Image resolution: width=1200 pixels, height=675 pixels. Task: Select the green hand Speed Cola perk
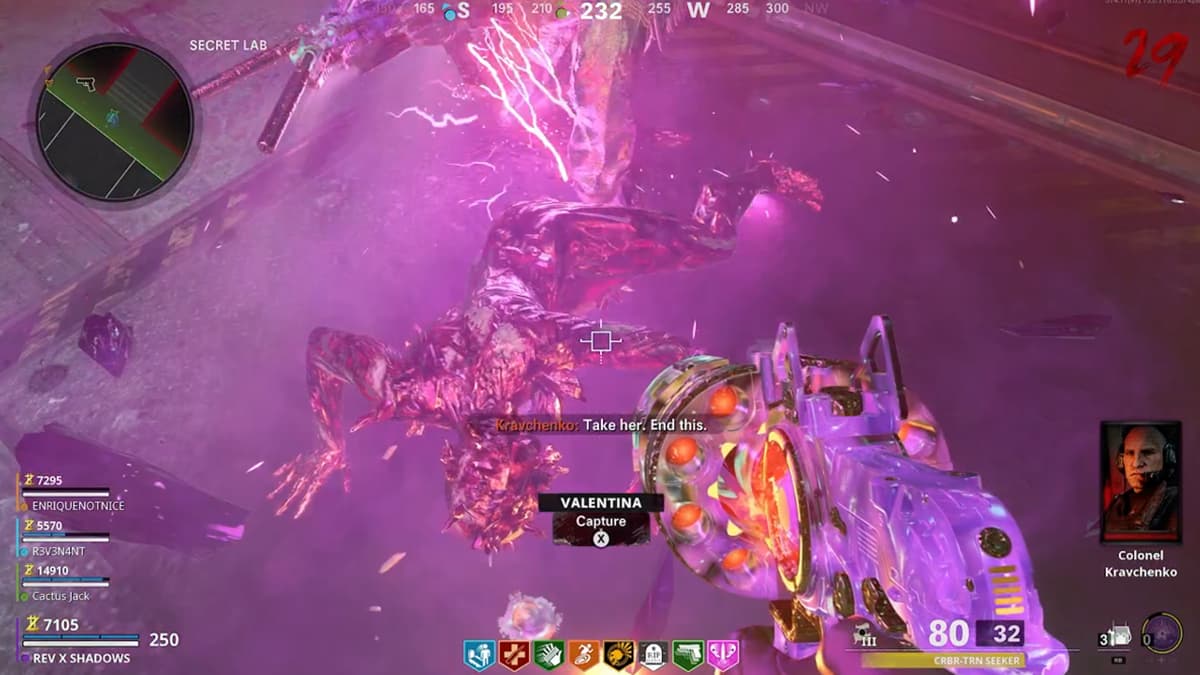click(550, 656)
